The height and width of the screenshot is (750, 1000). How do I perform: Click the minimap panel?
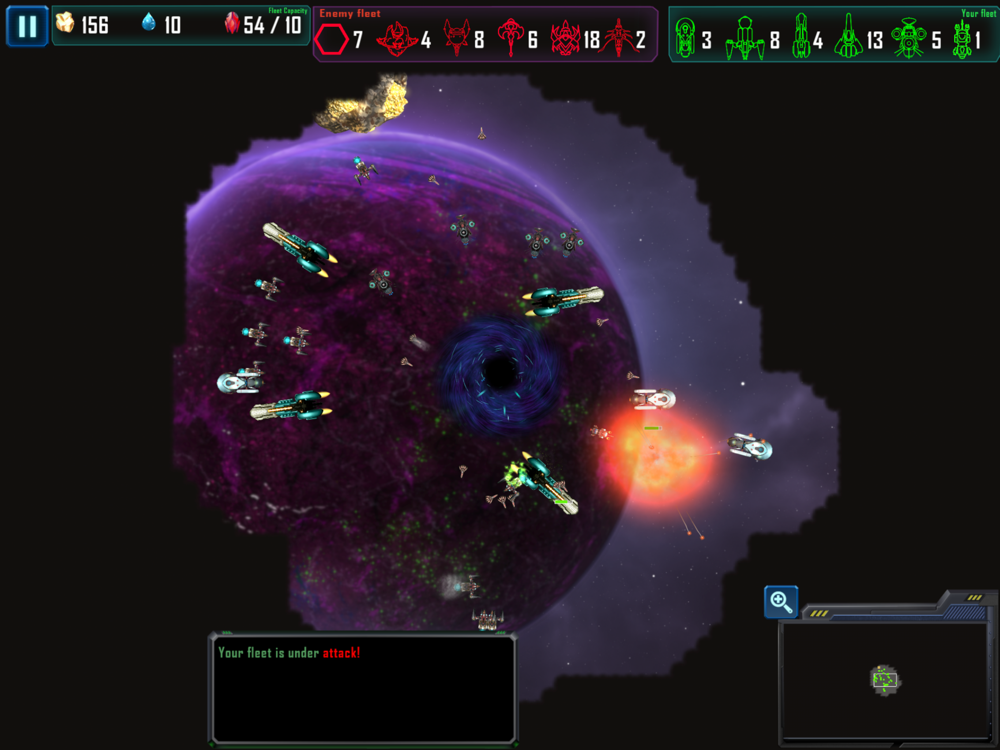click(884, 682)
